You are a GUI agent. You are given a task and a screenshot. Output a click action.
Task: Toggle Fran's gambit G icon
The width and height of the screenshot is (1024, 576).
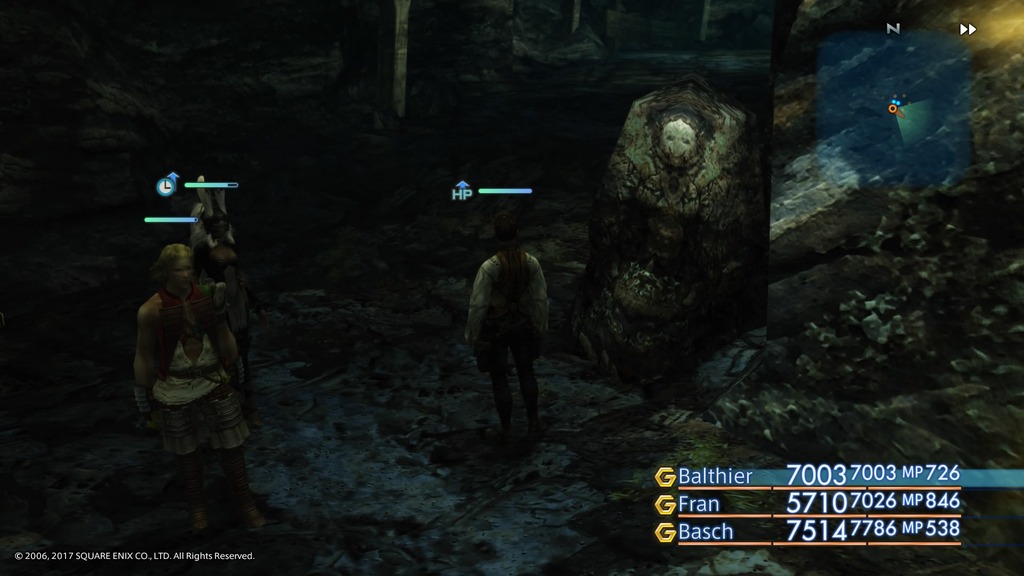tap(665, 504)
